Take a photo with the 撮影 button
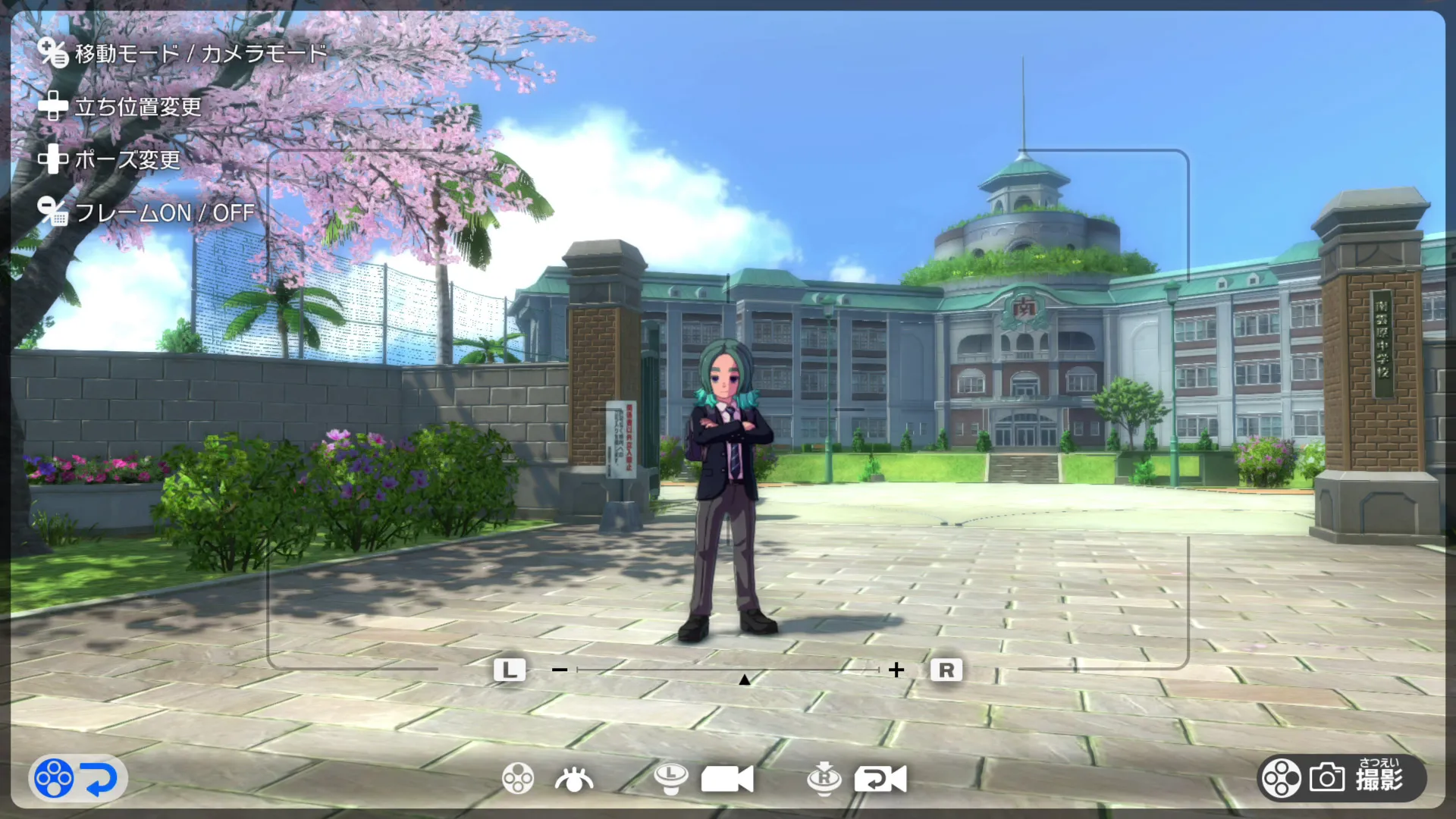Screen dimensions: 1456x819 click(1342, 778)
